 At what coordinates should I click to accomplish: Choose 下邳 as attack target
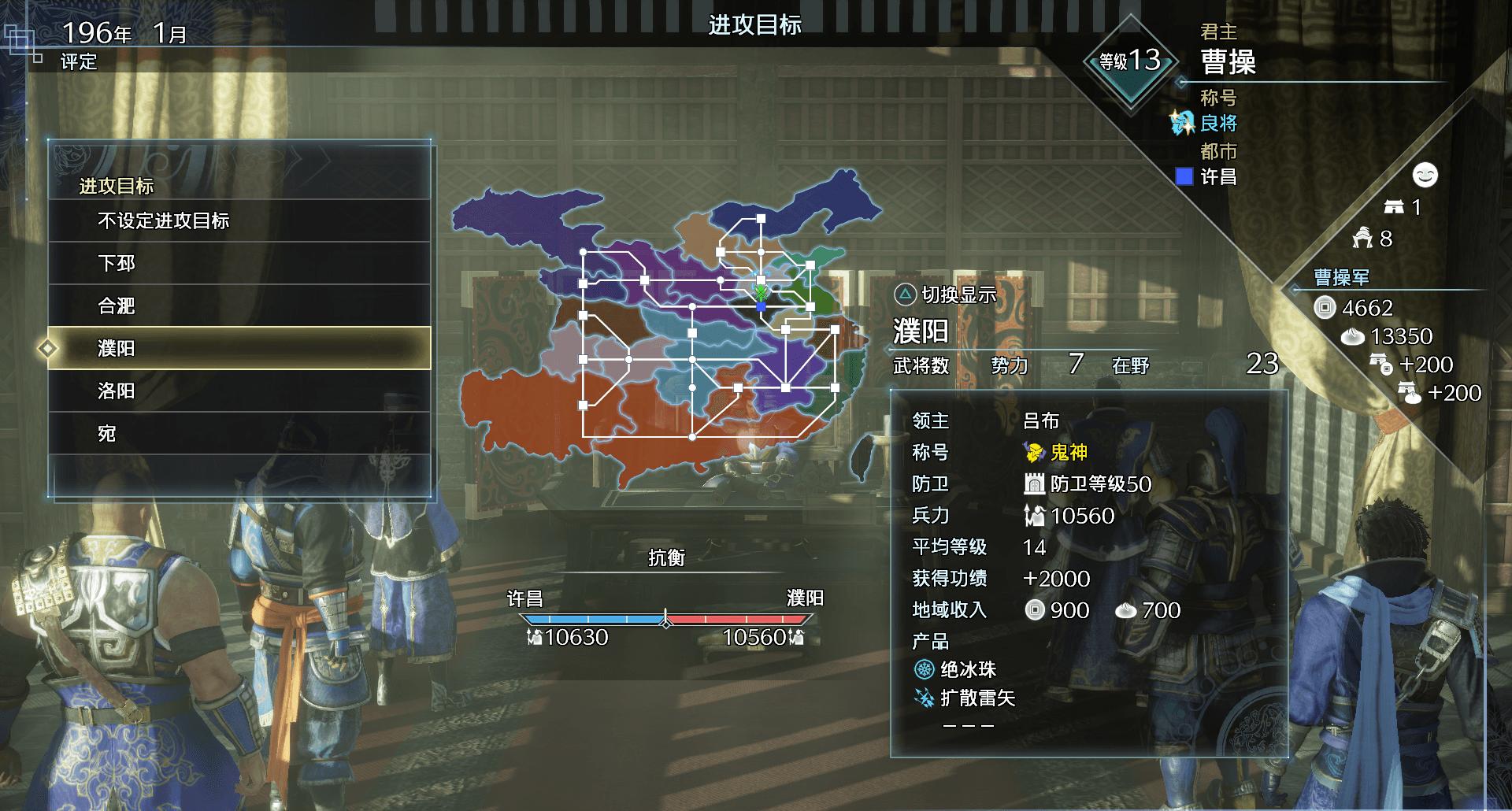tap(239, 264)
